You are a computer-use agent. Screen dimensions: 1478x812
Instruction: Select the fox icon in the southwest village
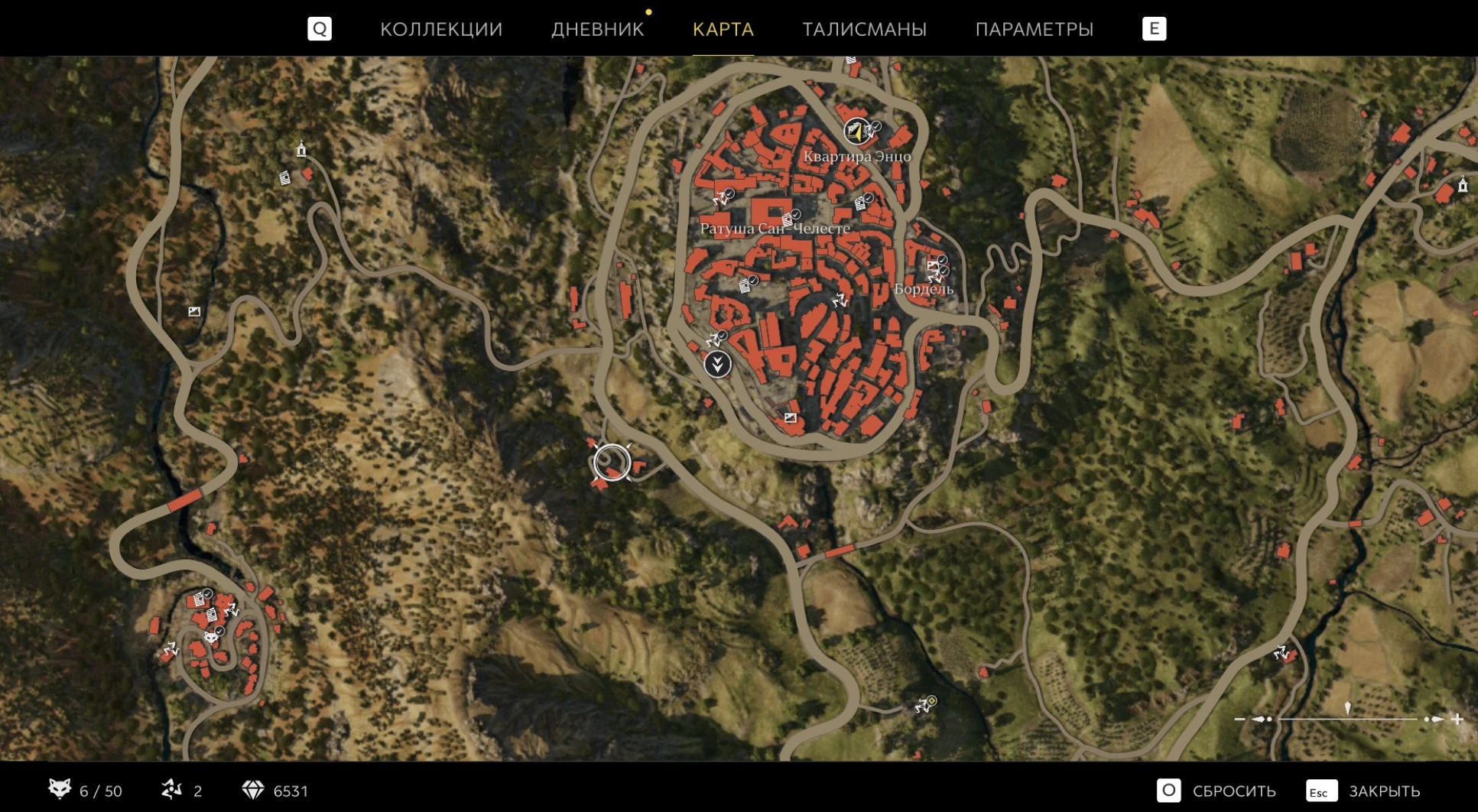tap(210, 636)
